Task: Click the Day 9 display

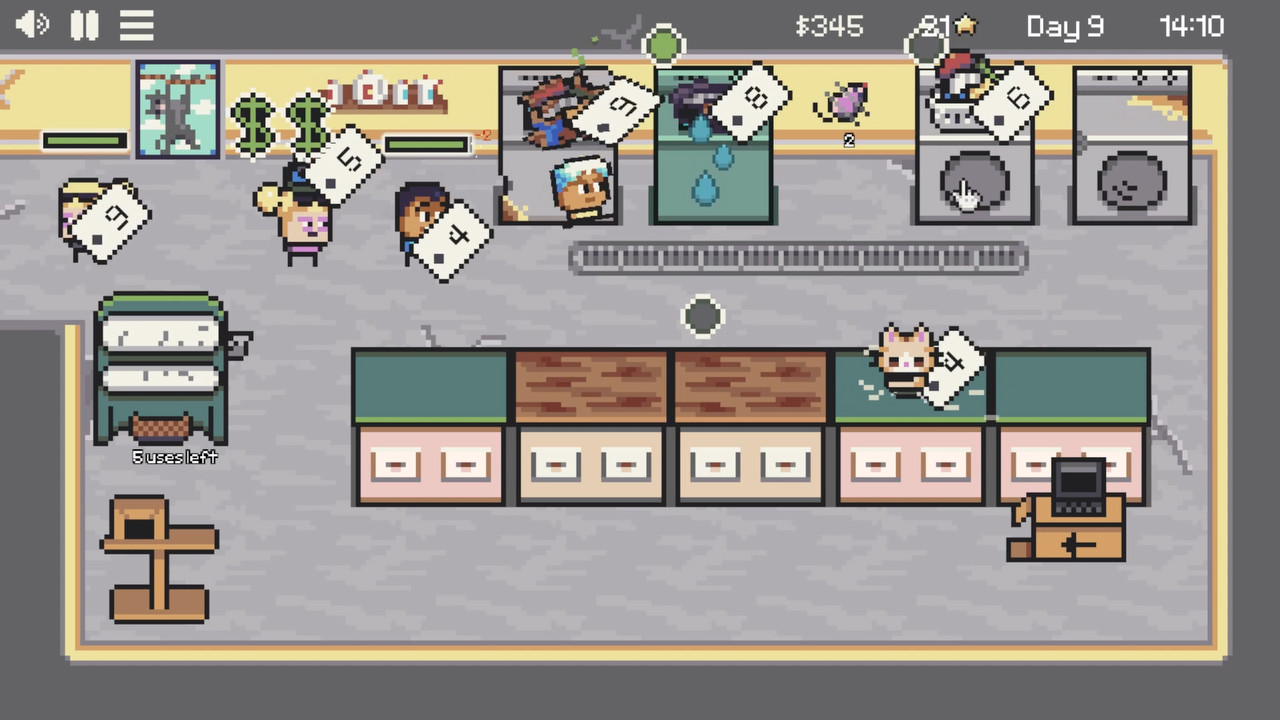Action: click(1064, 26)
